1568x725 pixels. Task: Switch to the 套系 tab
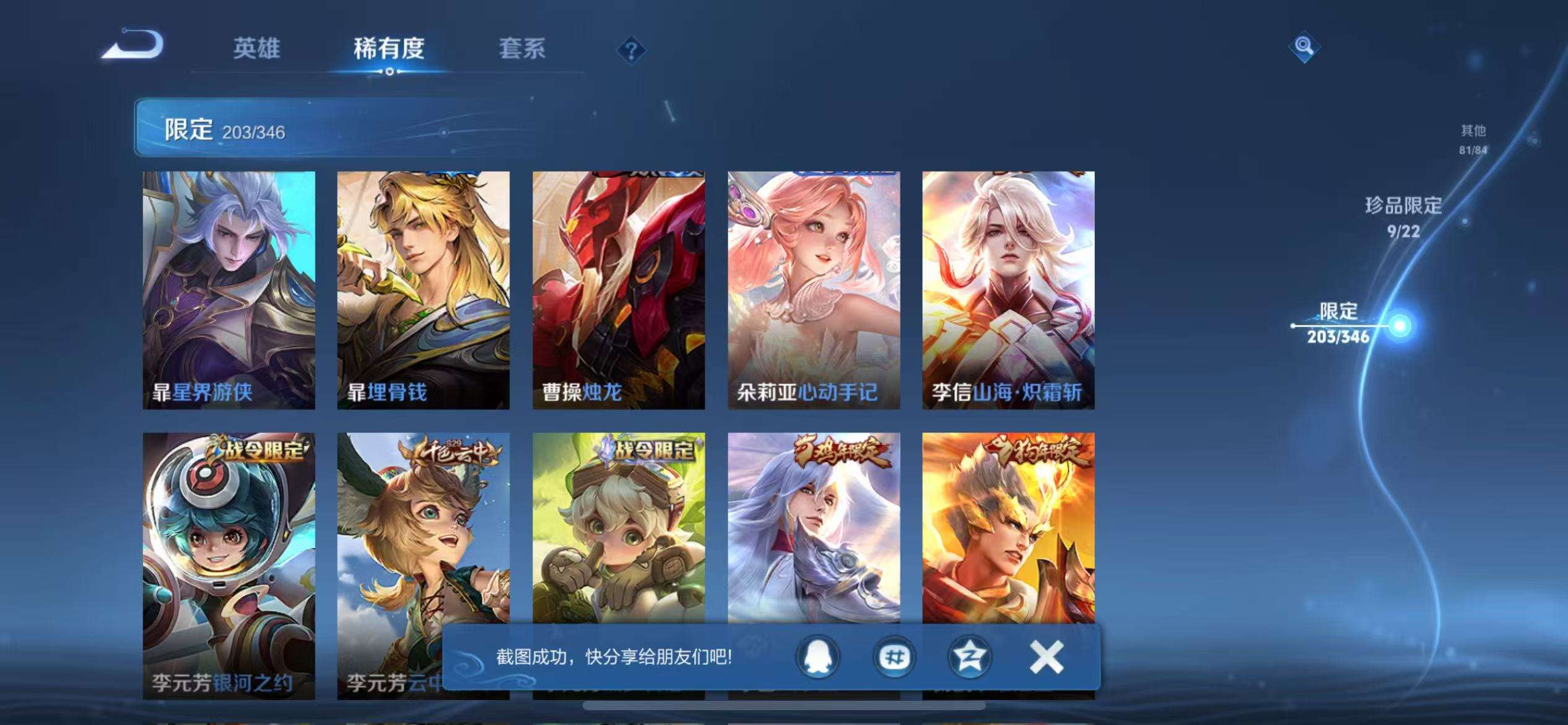tap(523, 50)
